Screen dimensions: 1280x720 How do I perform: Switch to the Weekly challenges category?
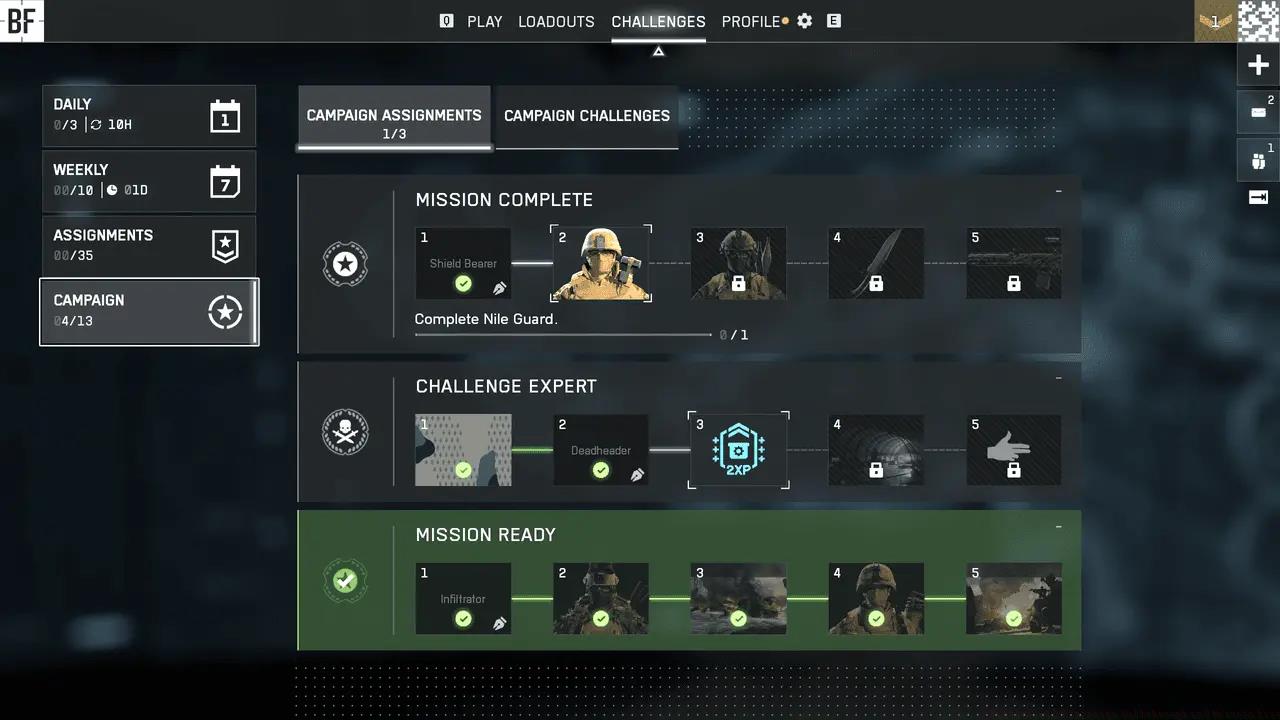(x=148, y=181)
